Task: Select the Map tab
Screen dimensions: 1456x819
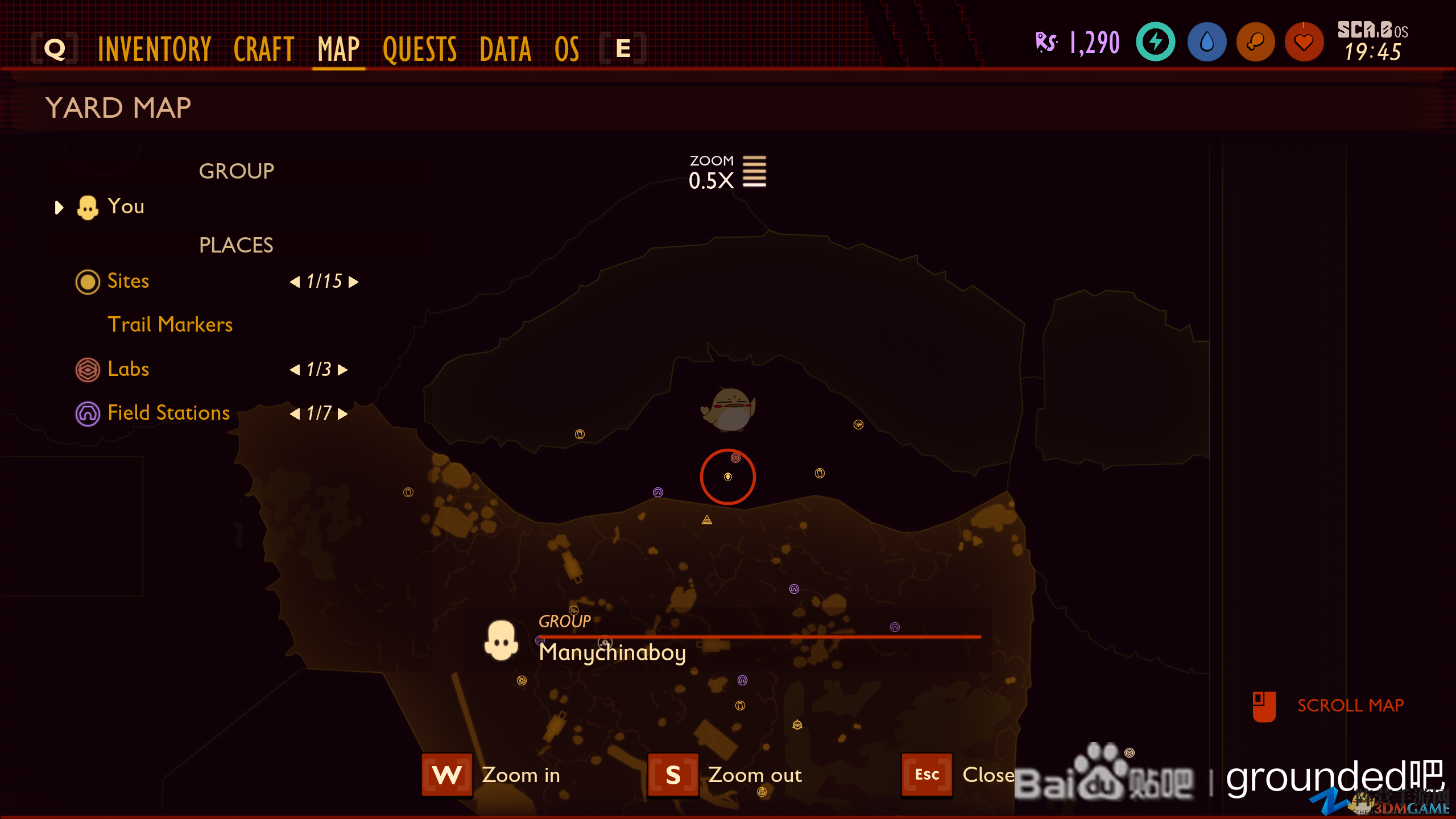Action: point(338,49)
